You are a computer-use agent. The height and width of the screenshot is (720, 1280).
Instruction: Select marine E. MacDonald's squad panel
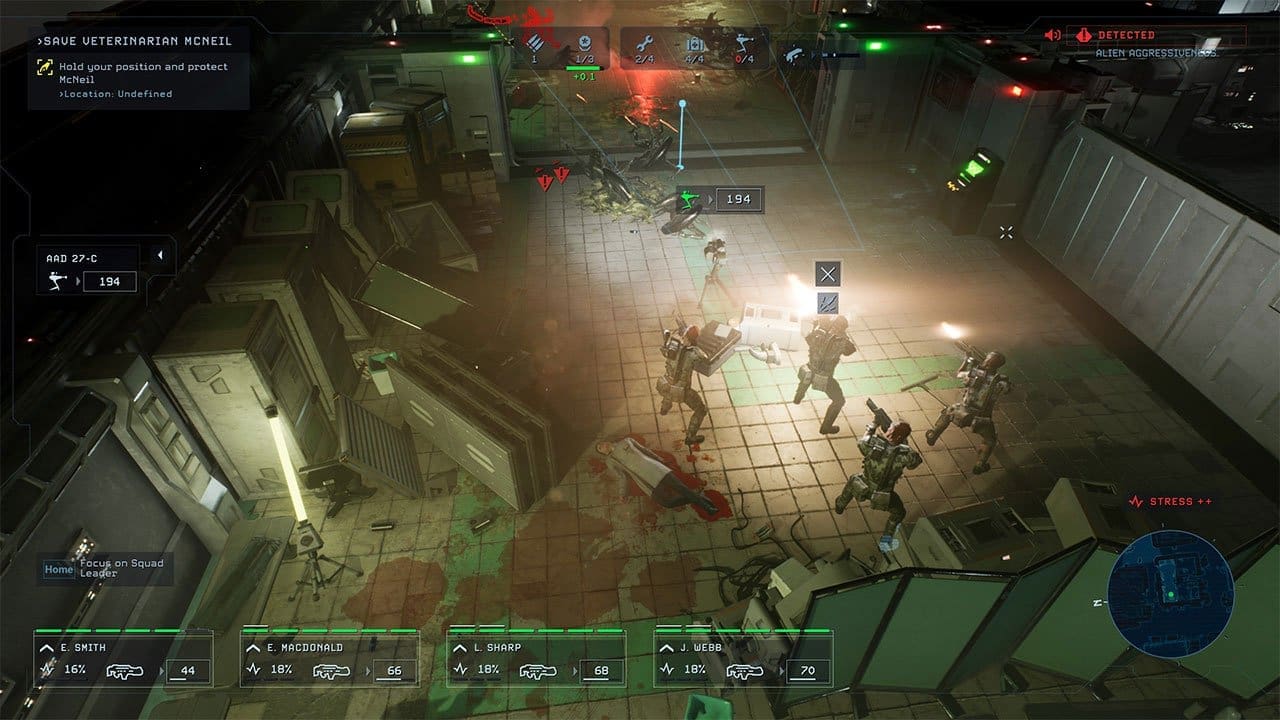click(x=329, y=659)
